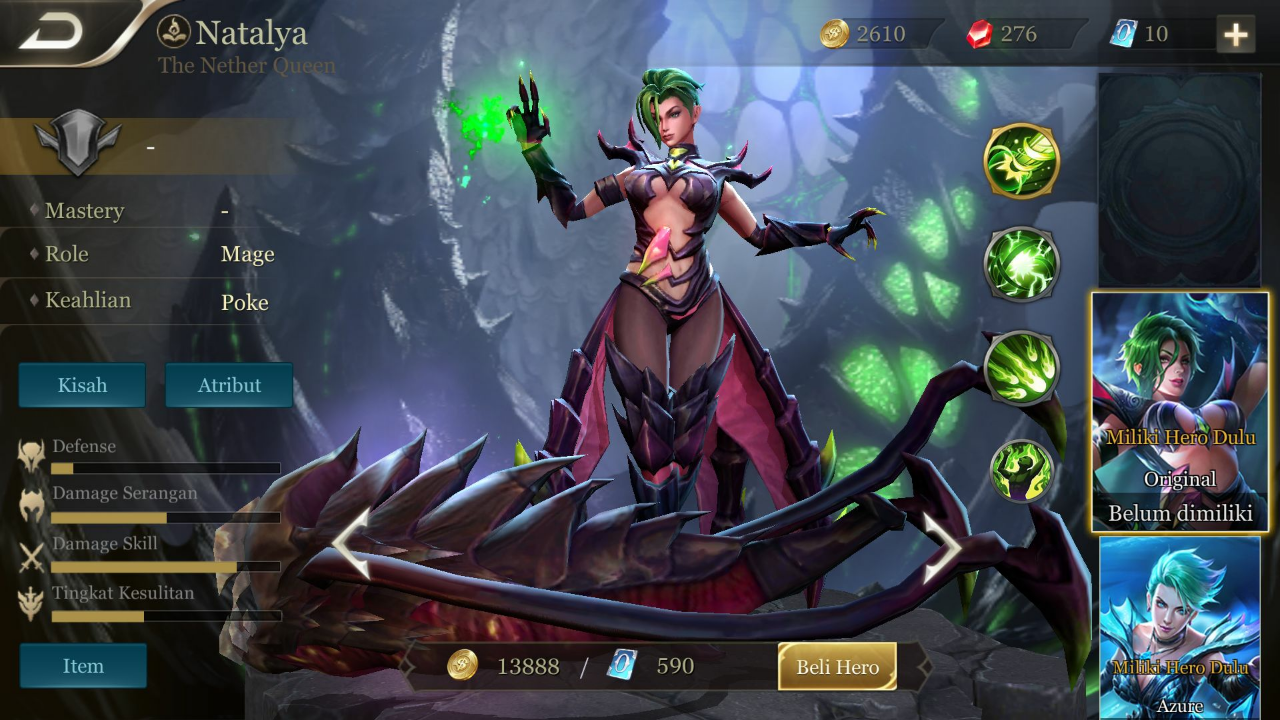
Task: Add more currency with the plus button
Action: pyautogui.click(x=1236, y=35)
